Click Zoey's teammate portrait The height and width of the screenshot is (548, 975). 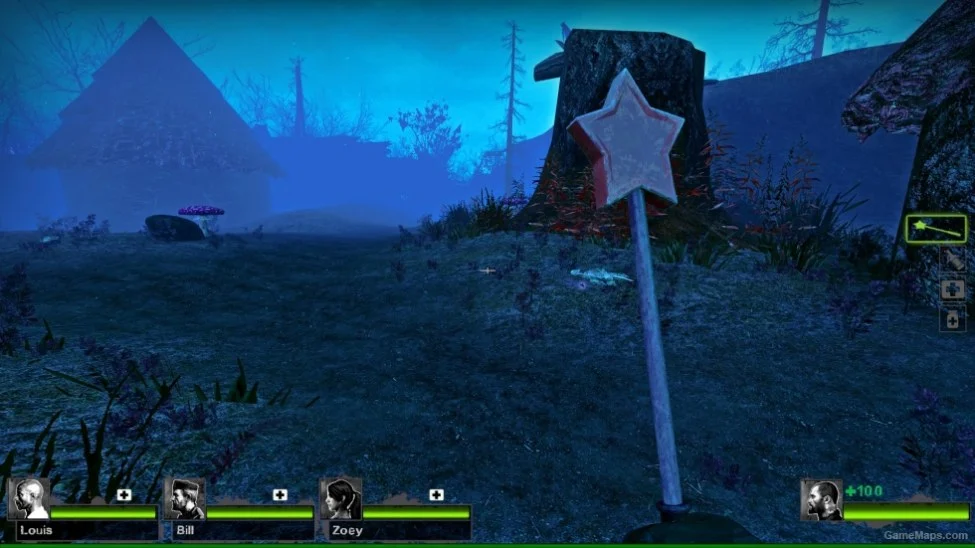(x=340, y=499)
